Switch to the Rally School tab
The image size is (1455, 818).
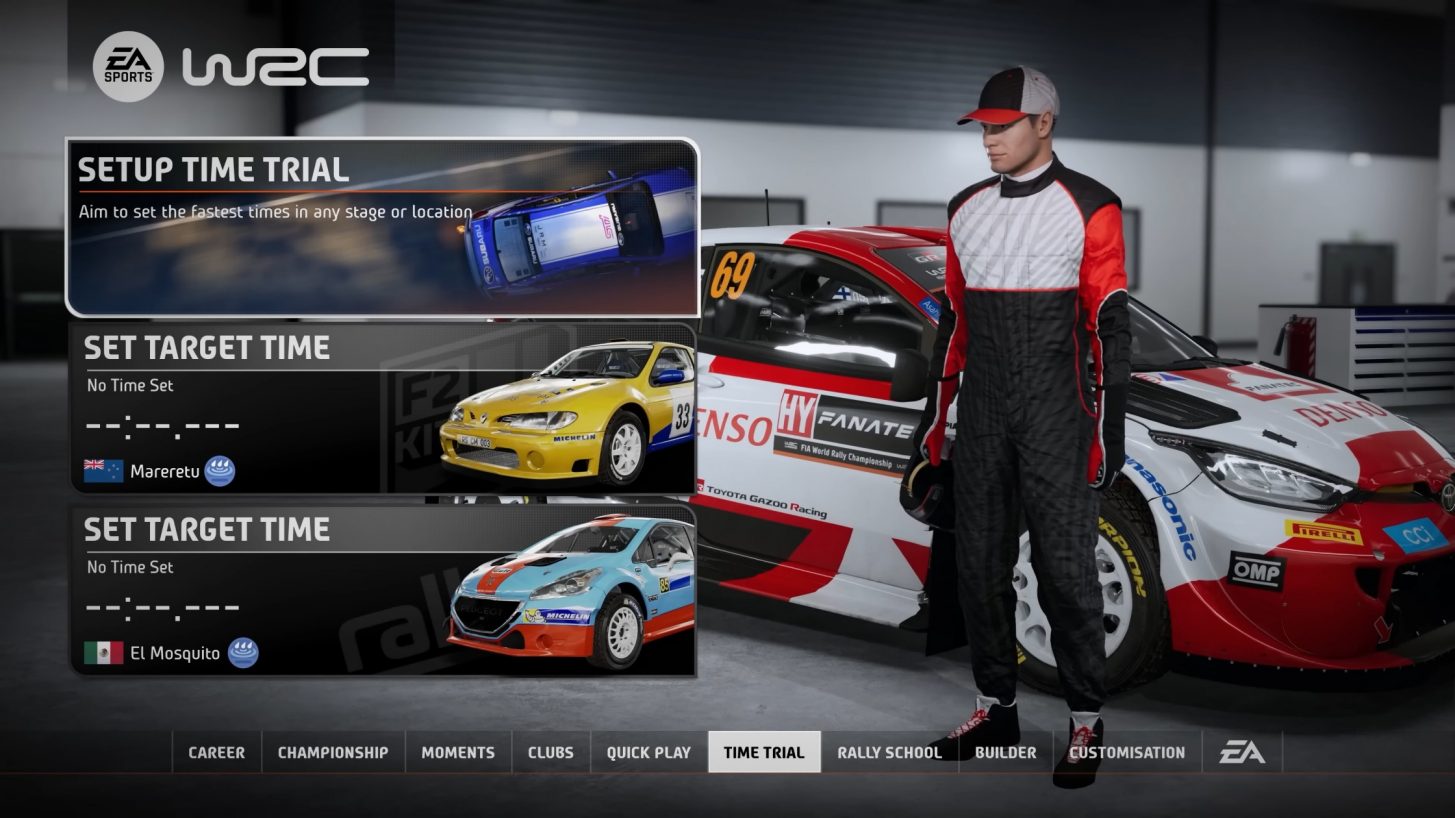coord(888,751)
